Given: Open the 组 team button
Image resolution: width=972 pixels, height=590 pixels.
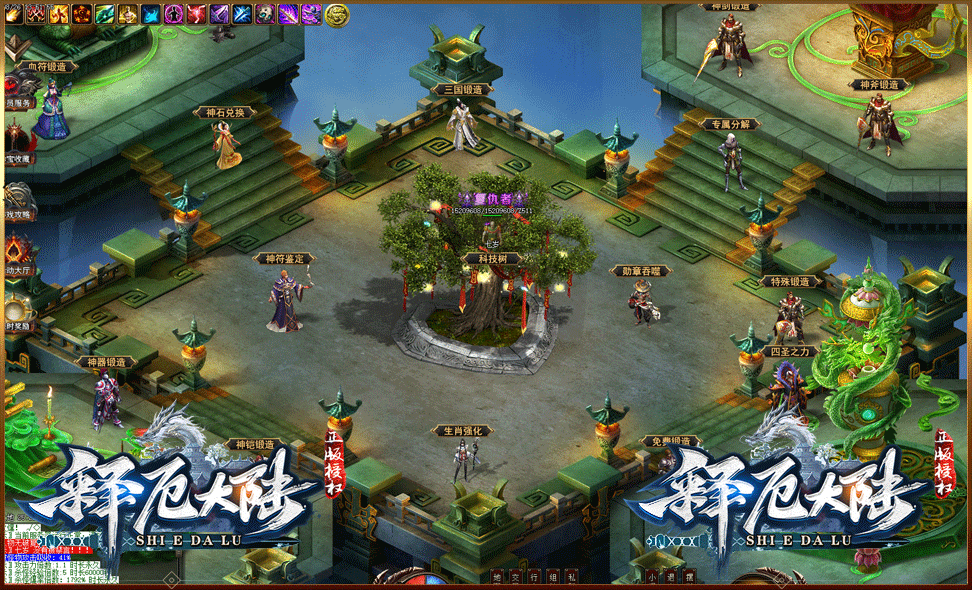Looking at the screenshot, I should [x=551, y=577].
